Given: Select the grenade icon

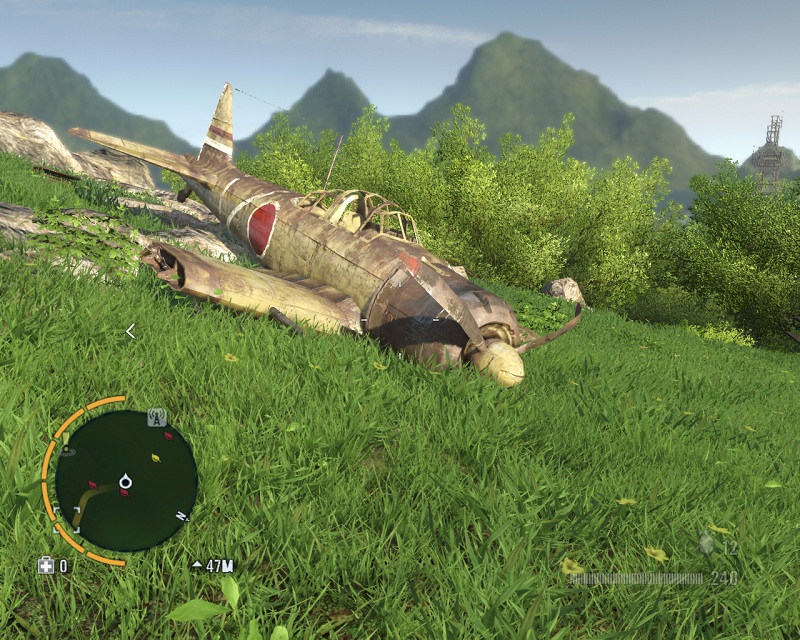Looking at the screenshot, I should pyautogui.click(x=708, y=545).
